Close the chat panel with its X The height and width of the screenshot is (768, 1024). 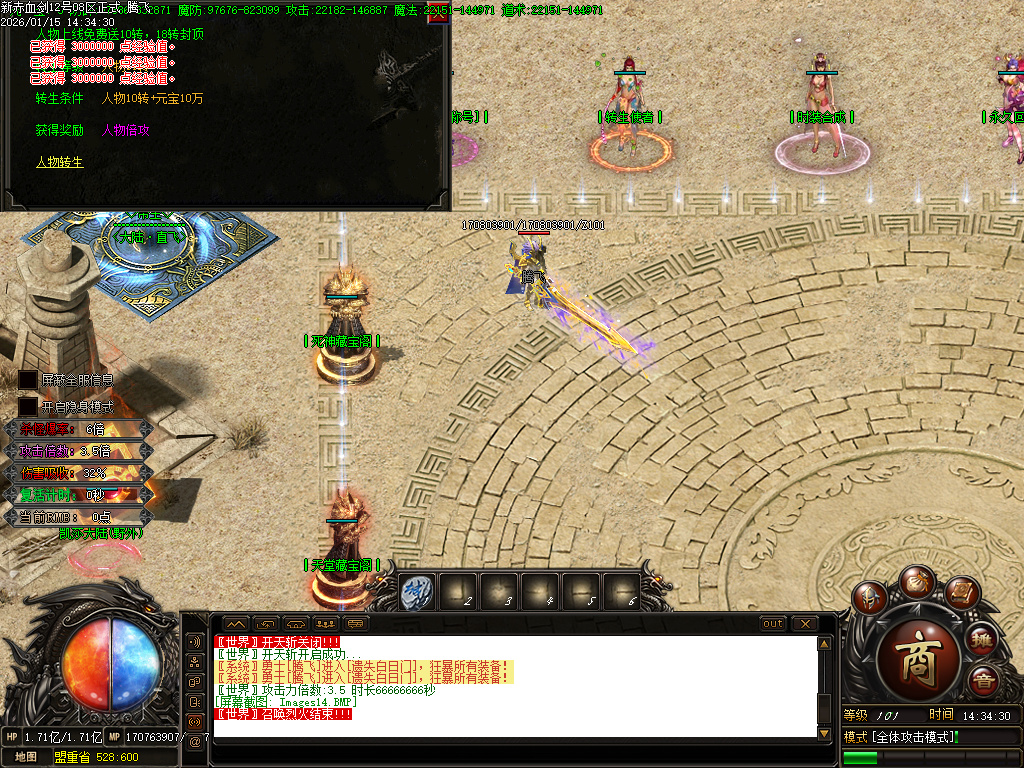(805, 624)
